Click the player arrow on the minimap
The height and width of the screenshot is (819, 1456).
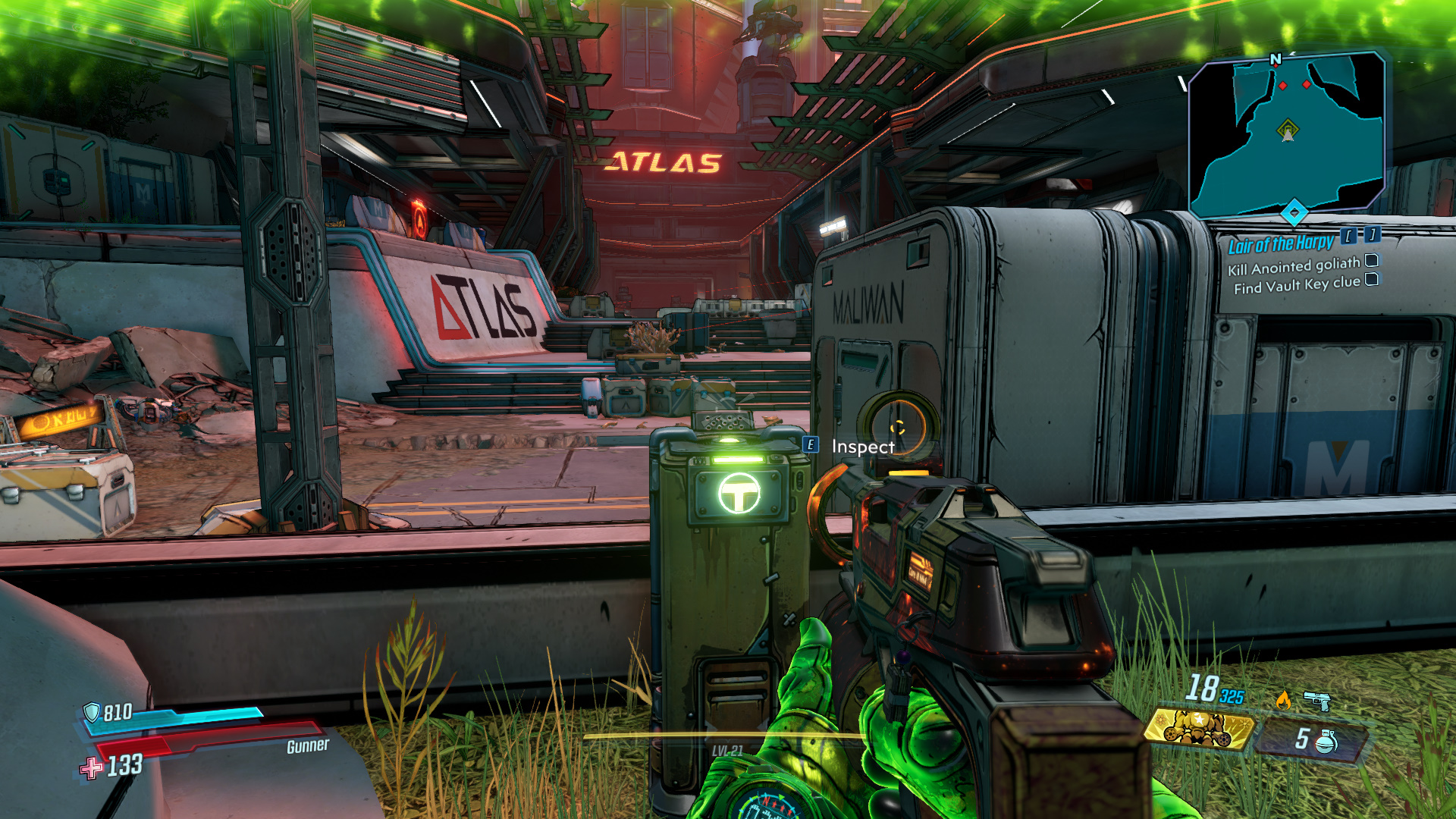1288,137
